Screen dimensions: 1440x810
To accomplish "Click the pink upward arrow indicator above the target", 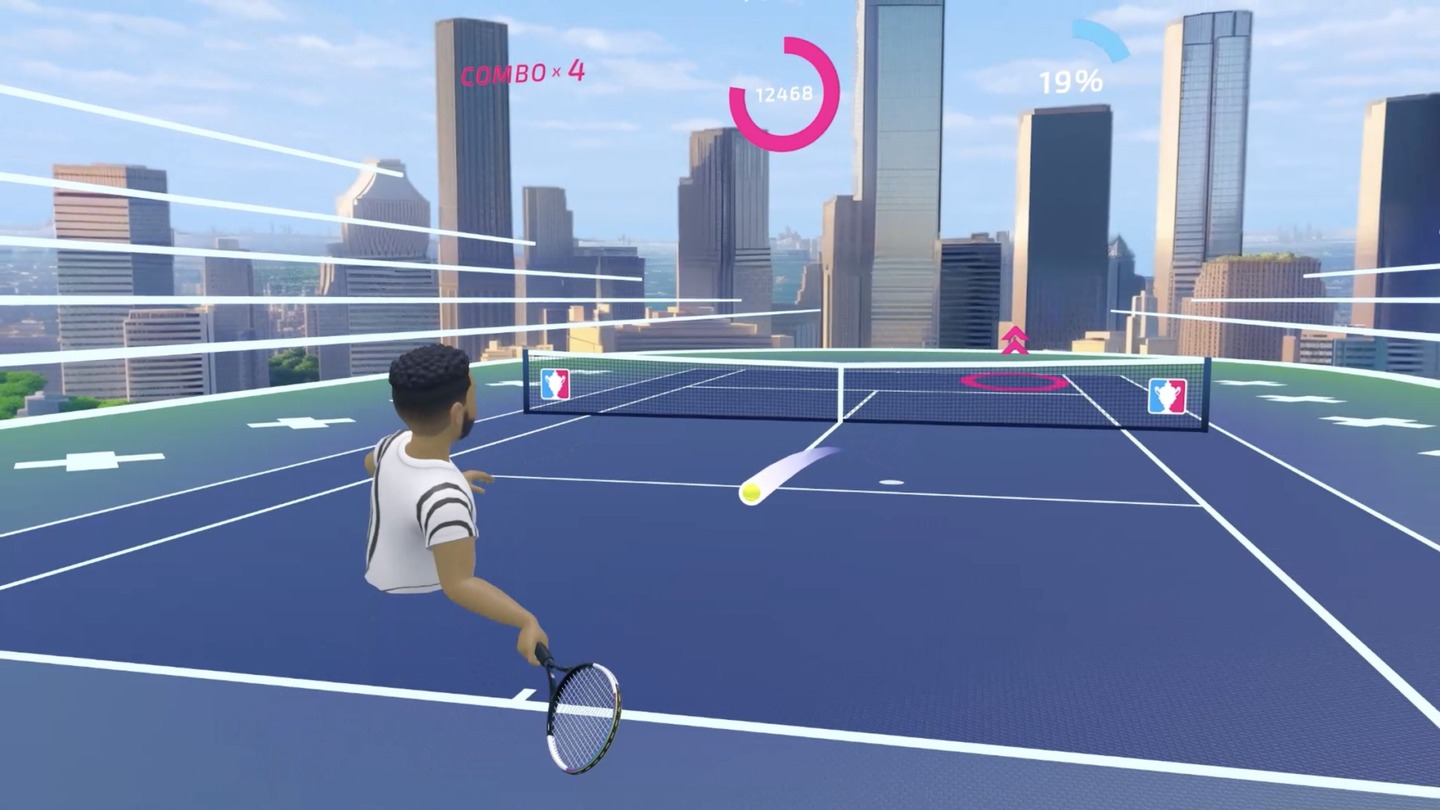I will coord(1016,340).
